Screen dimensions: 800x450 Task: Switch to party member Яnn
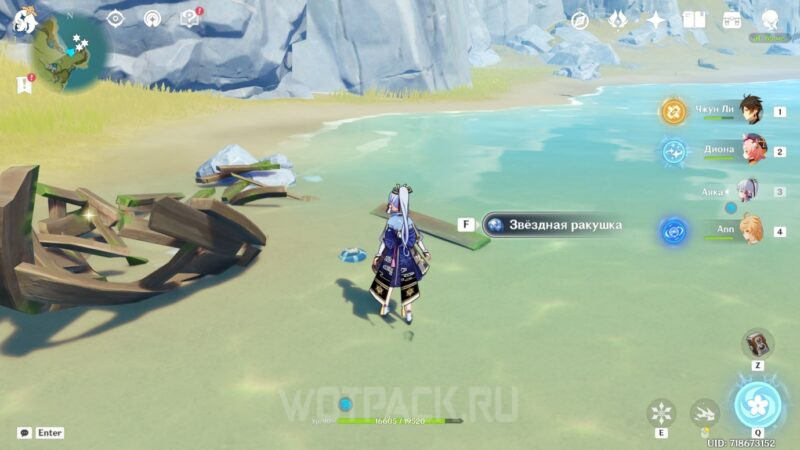pos(751,231)
